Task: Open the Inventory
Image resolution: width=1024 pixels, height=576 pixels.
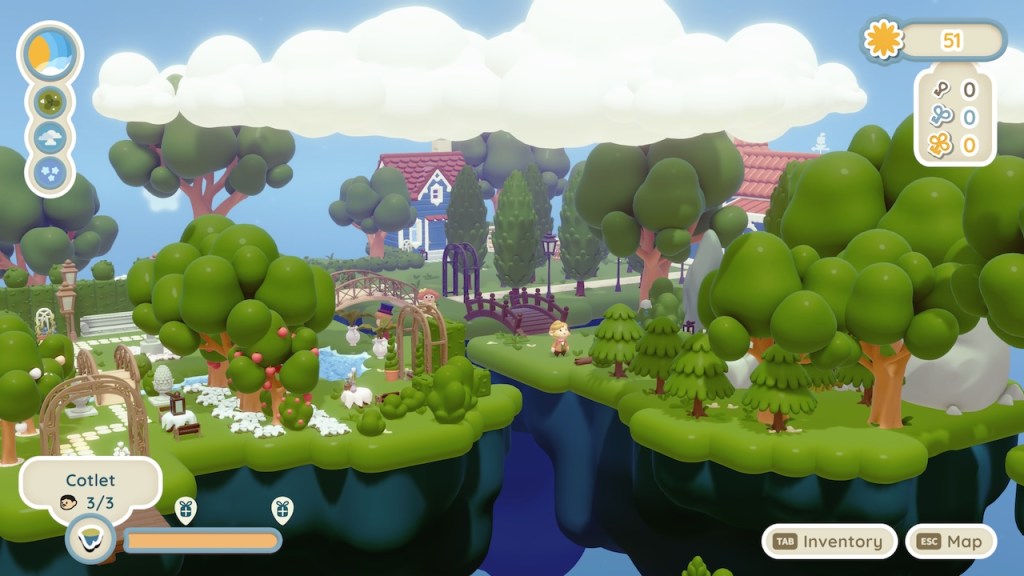Action: coord(829,541)
